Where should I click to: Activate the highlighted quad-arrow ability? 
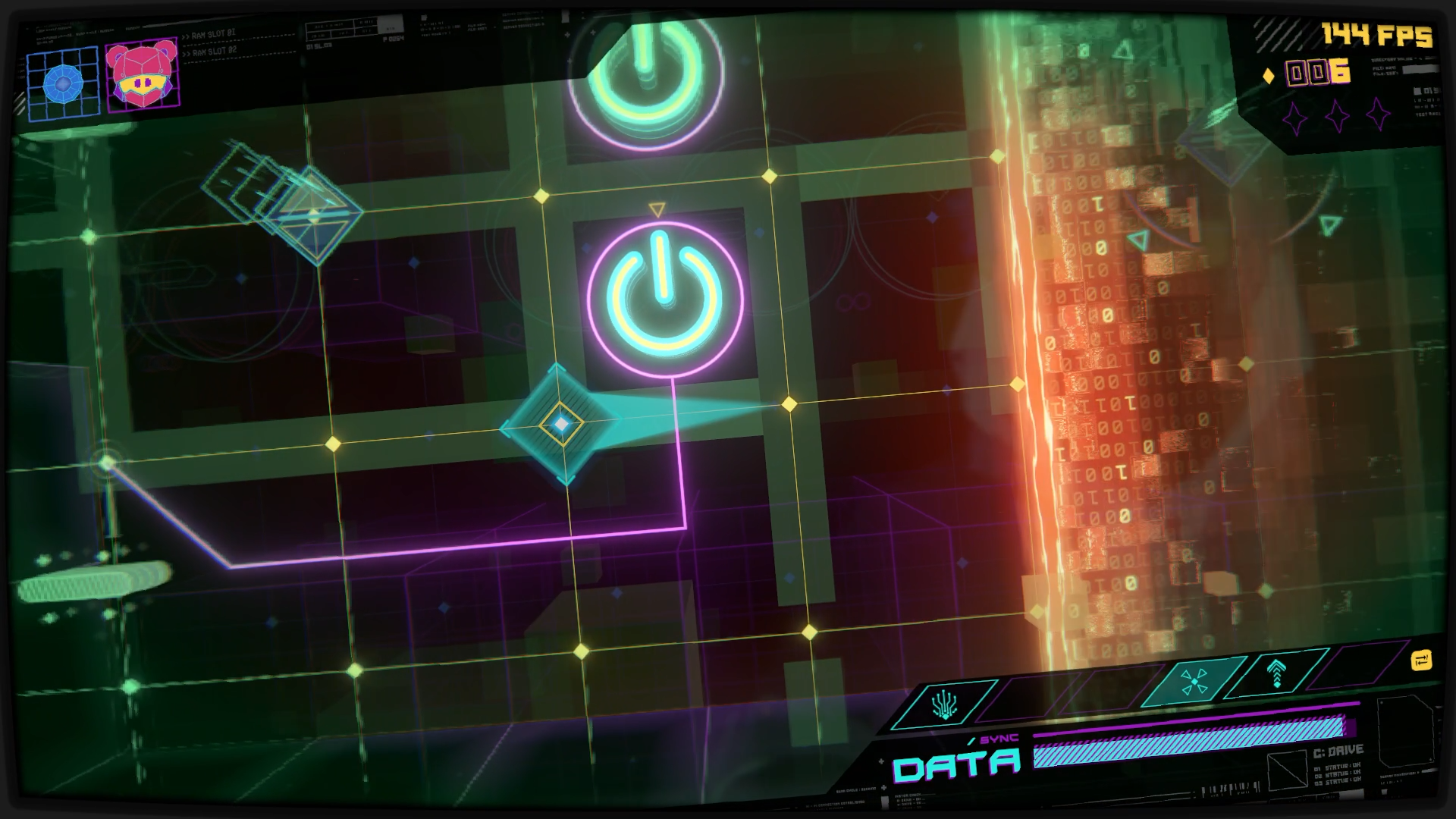[1195, 680]
